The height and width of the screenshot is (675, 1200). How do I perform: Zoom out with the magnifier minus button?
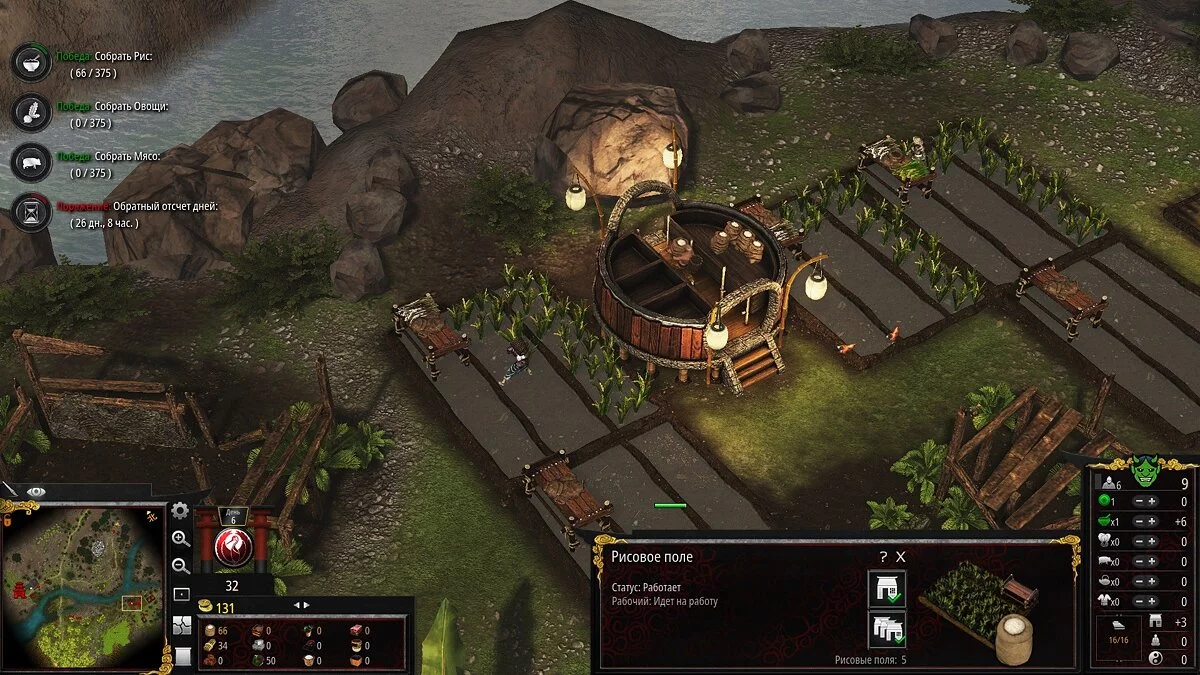pos(181,566)
